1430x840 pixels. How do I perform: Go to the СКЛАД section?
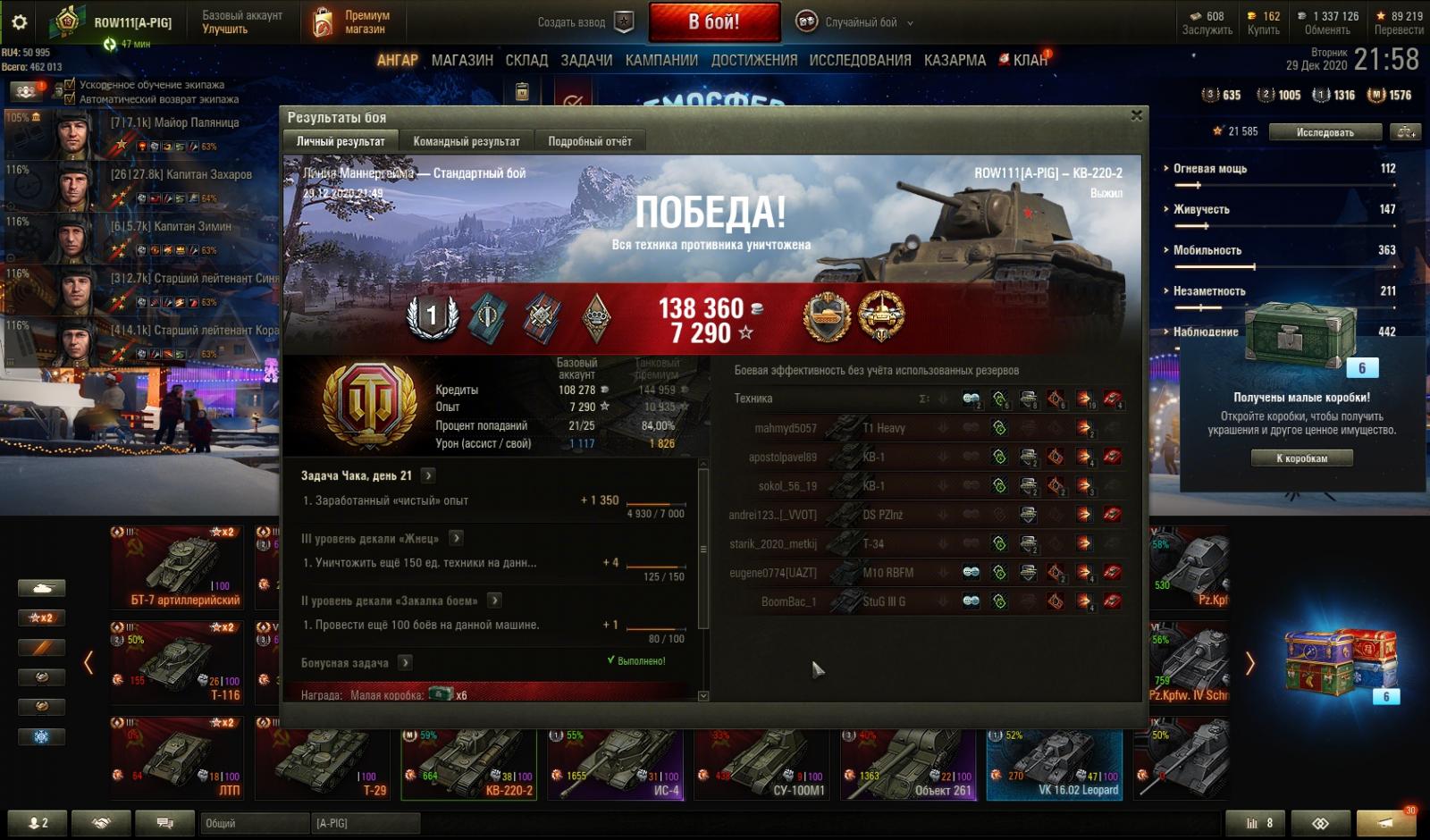(526, 60)
